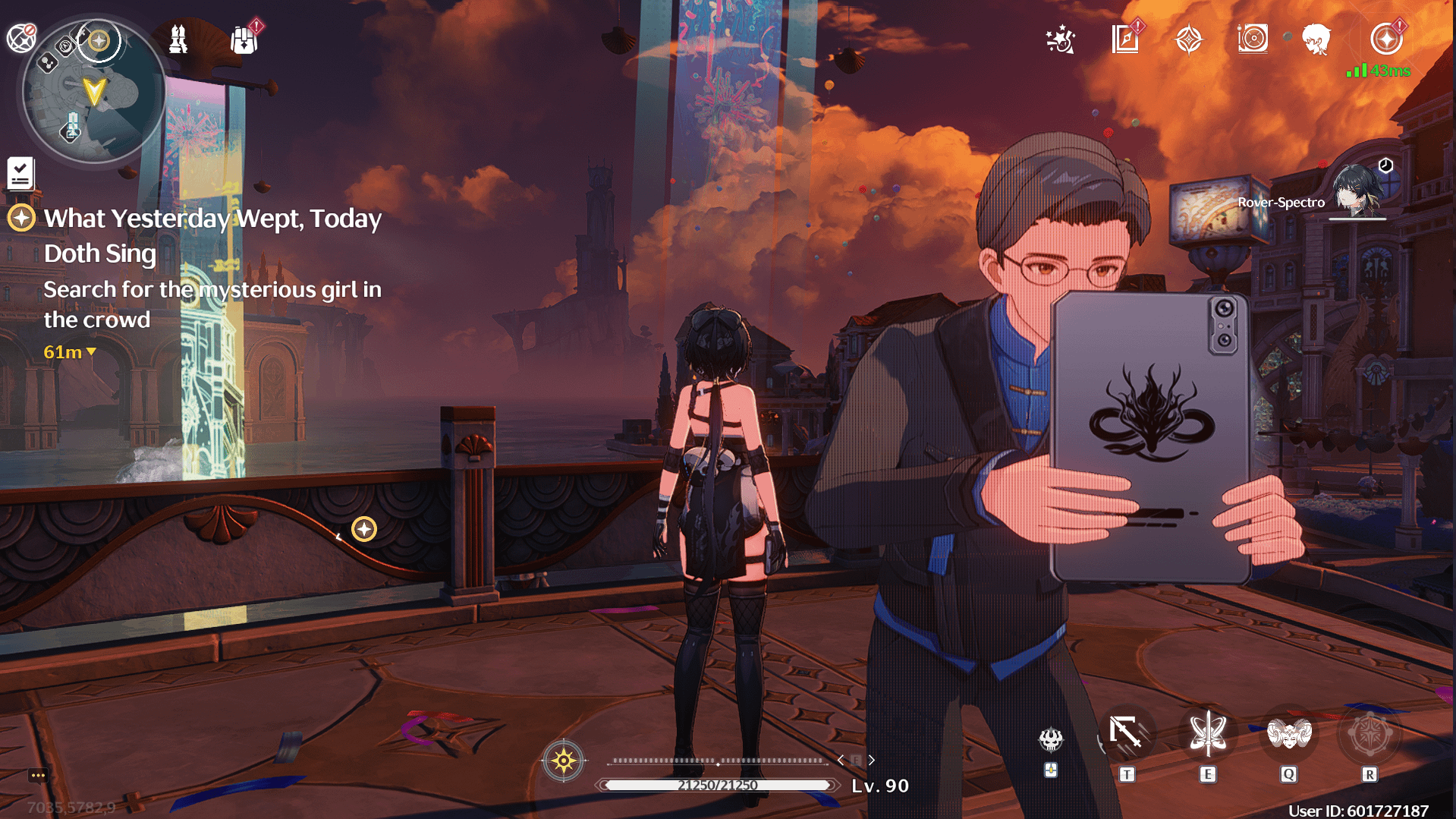
Task: Open the circular terminal menu icon
Action: pyautogui.click(x=1386, y=39)
